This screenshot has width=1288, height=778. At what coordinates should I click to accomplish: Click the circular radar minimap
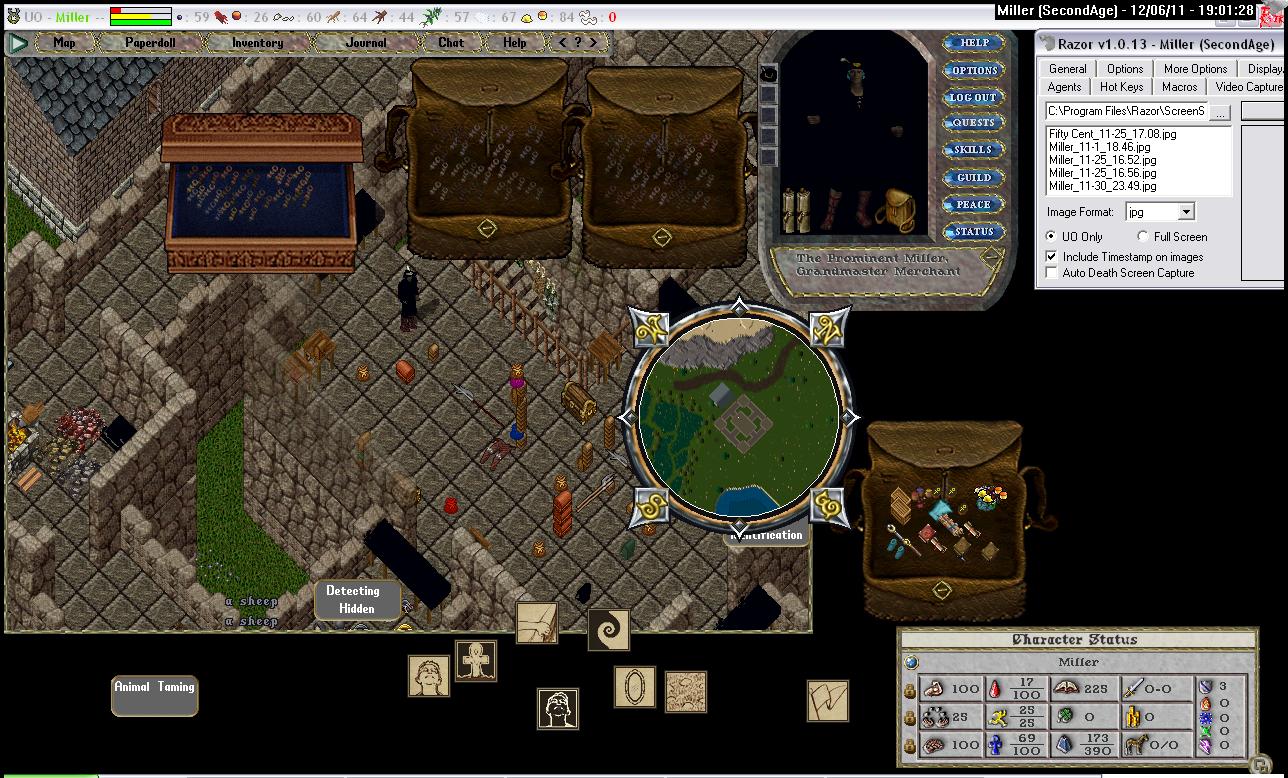pyautogui.click(x=739, y=418)
